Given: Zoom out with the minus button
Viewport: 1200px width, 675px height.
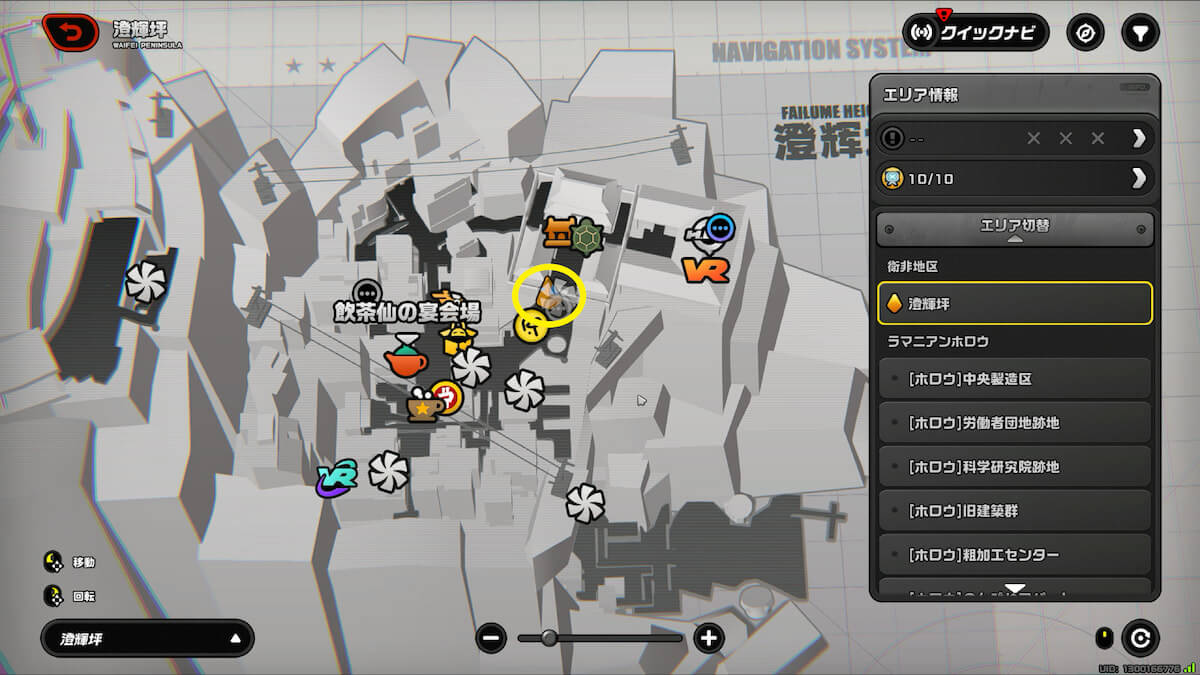Looking at the screenshot, I should [491, 638].
